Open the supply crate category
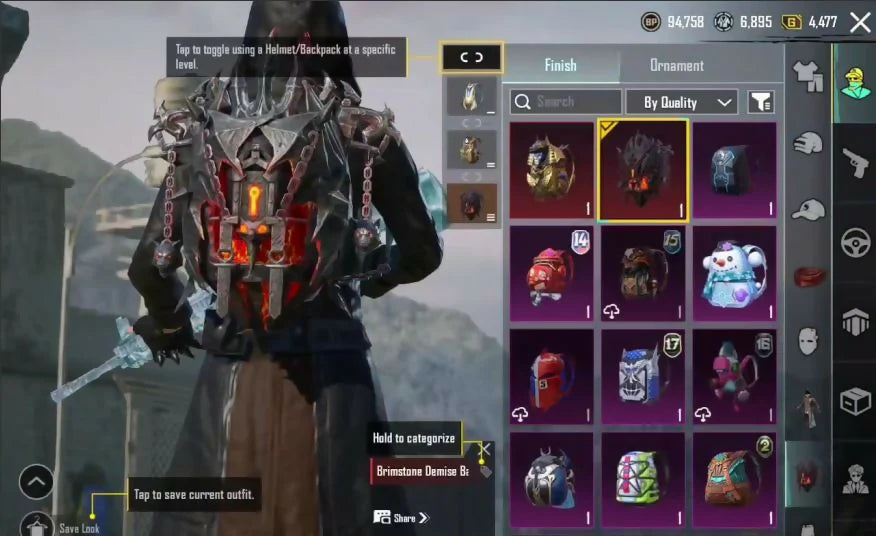This screenshot has height=536, width=876. click(x=855, y=402)
